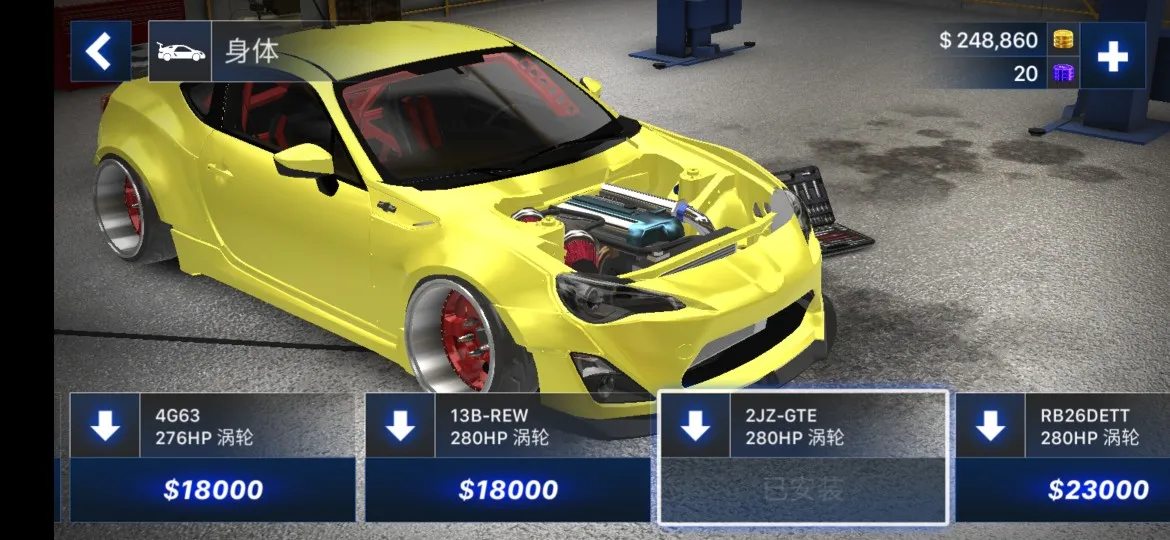The image size is (1170, 540).
Task: Buy the 4G63 engine for $18000
Action: tap(212, 490)
